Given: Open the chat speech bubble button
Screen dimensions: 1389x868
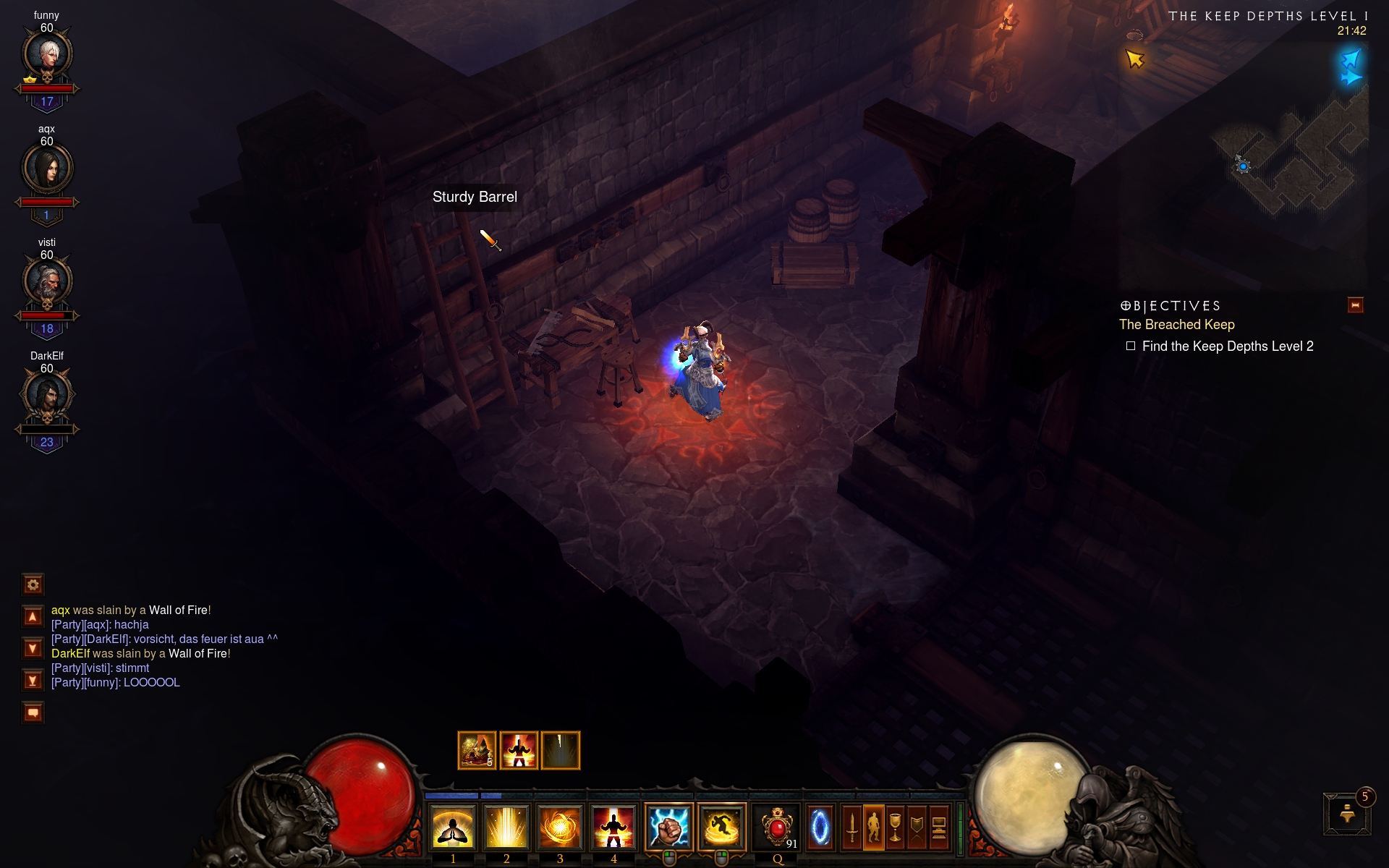Looking at the screenshot, I should (33, 712).
